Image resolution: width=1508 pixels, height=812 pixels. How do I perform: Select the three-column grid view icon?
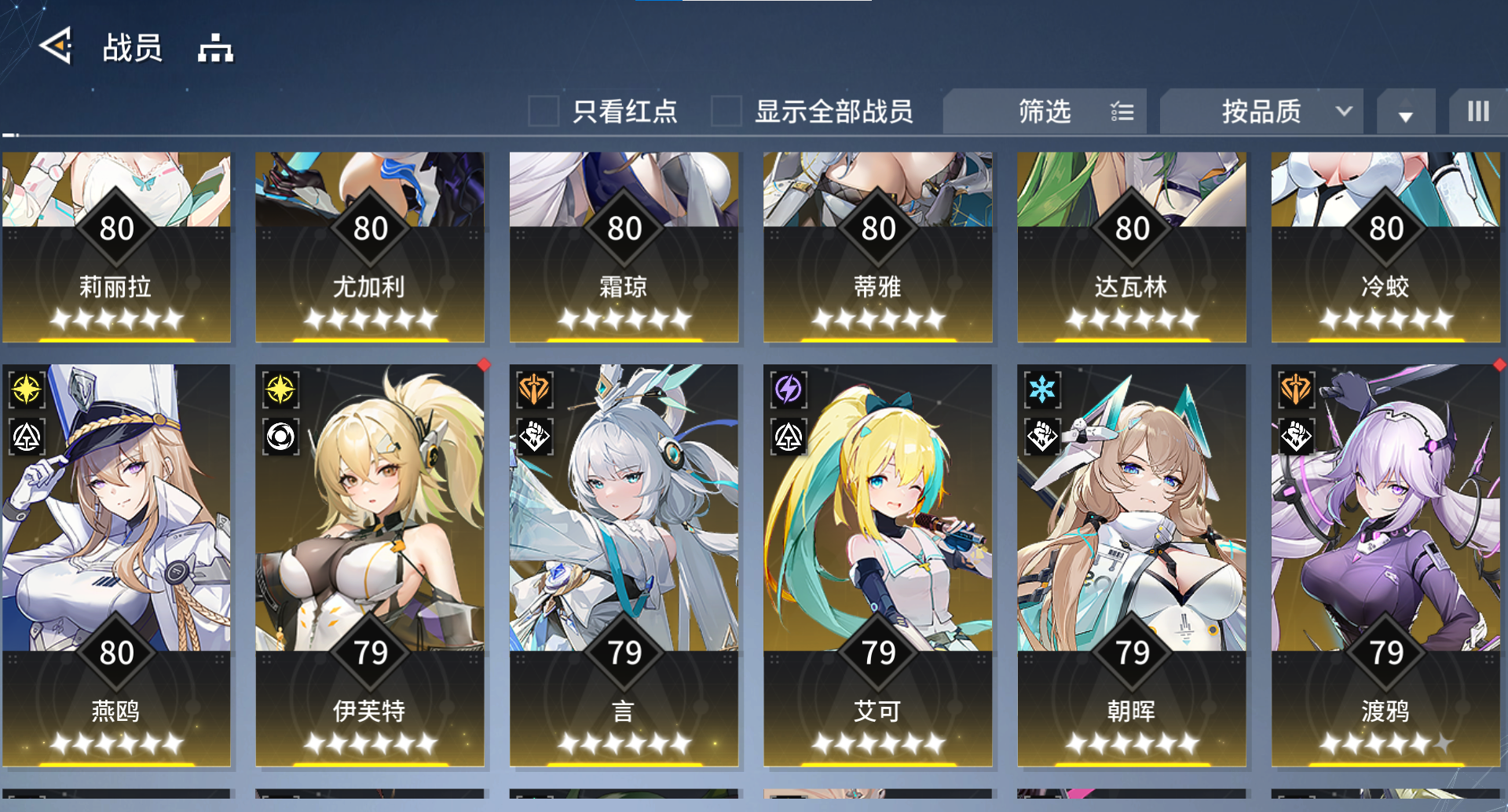[1480, 112]
